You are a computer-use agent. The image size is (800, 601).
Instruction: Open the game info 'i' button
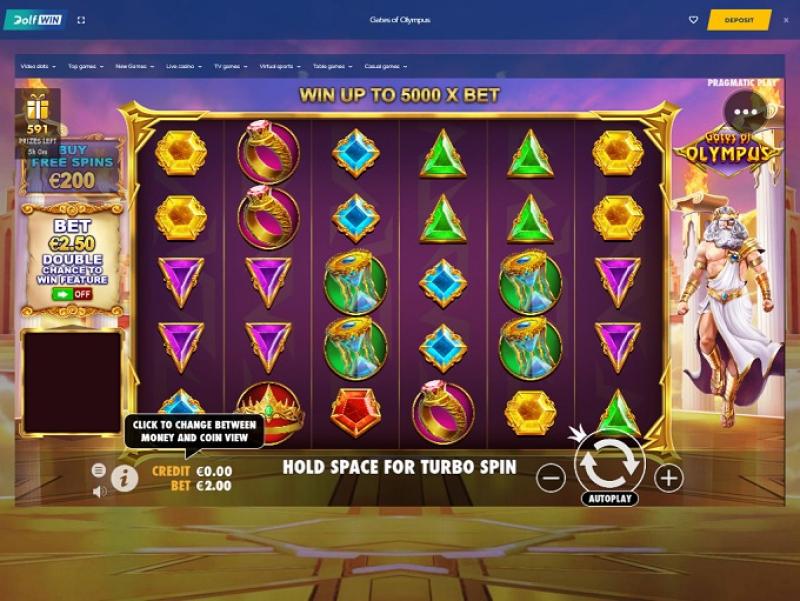pos(124,479)
